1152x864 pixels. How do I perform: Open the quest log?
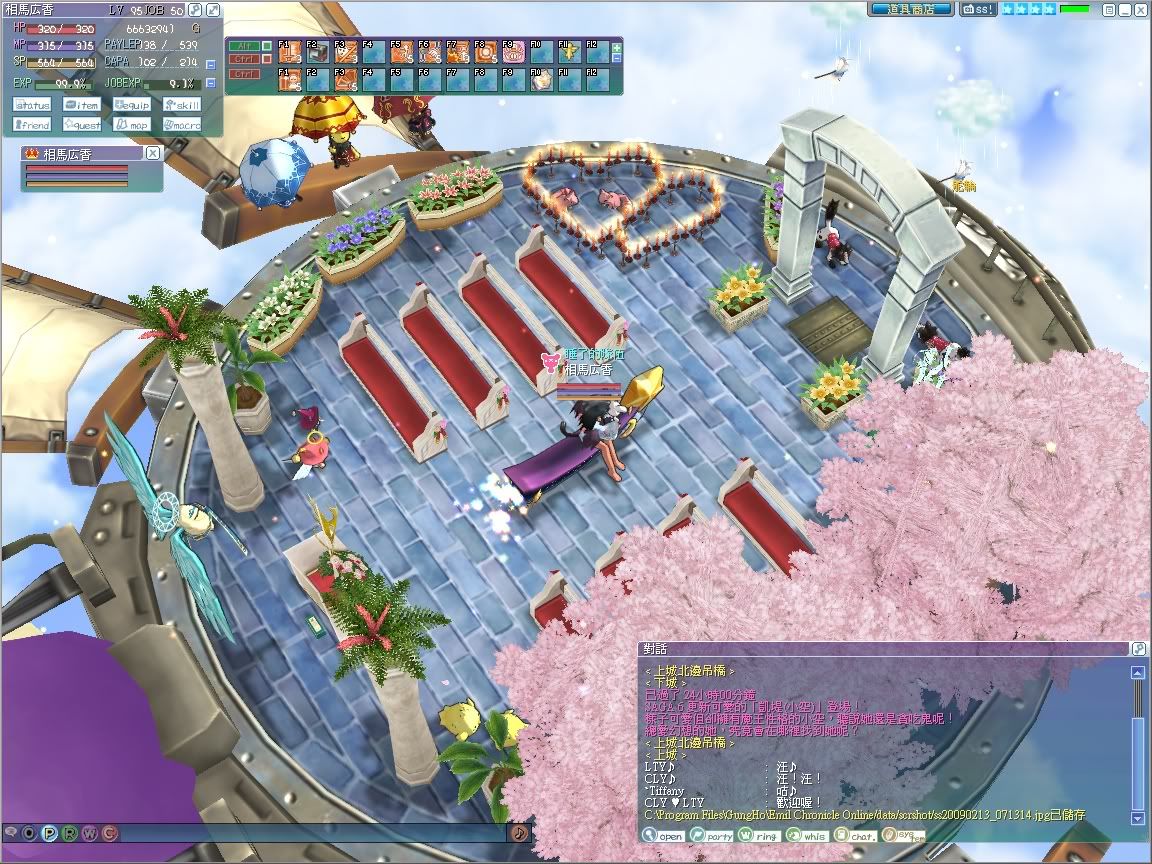click(83, 125)
